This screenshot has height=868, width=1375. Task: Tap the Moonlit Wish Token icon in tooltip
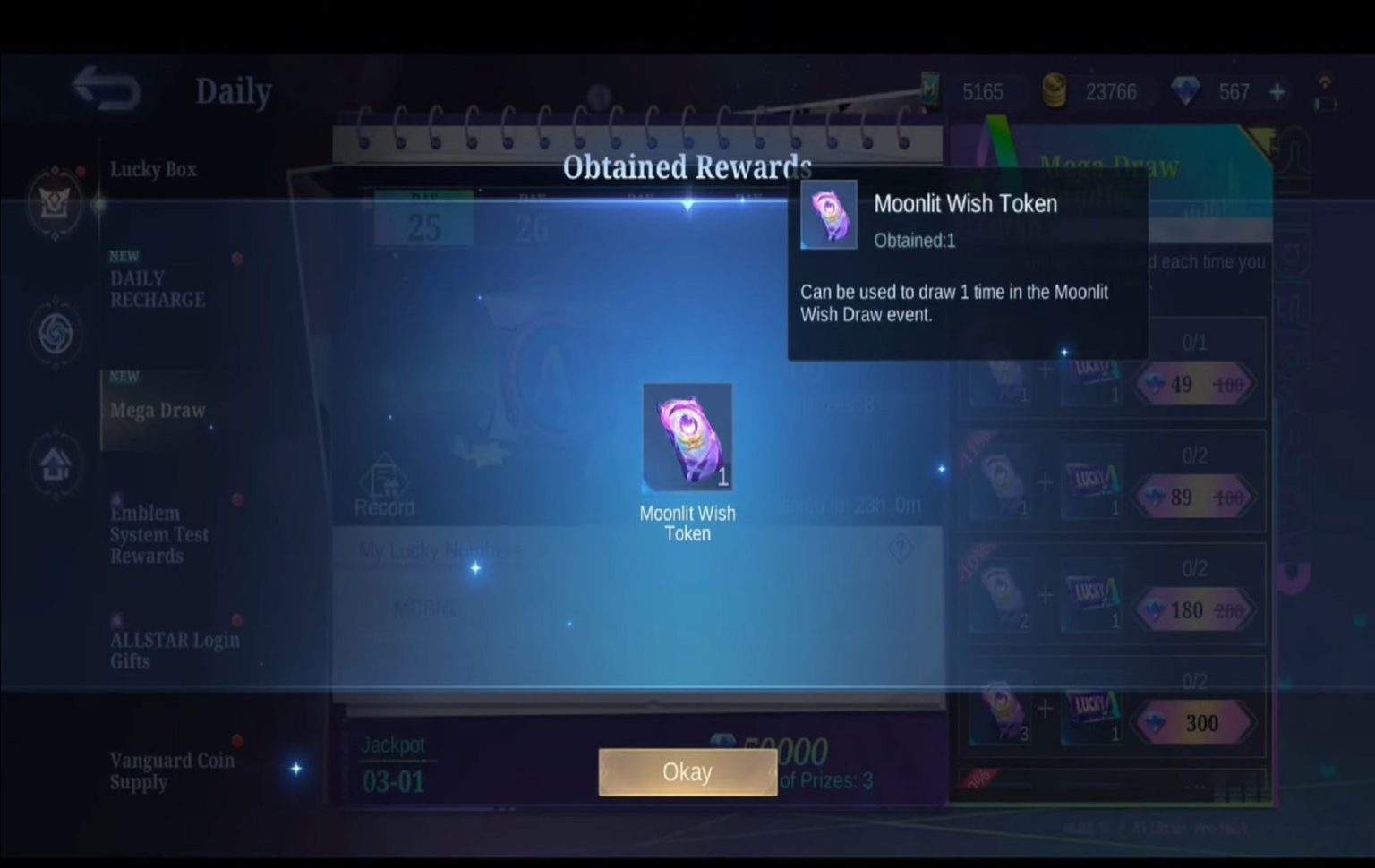pyautogui.click(x=828, y=214)
